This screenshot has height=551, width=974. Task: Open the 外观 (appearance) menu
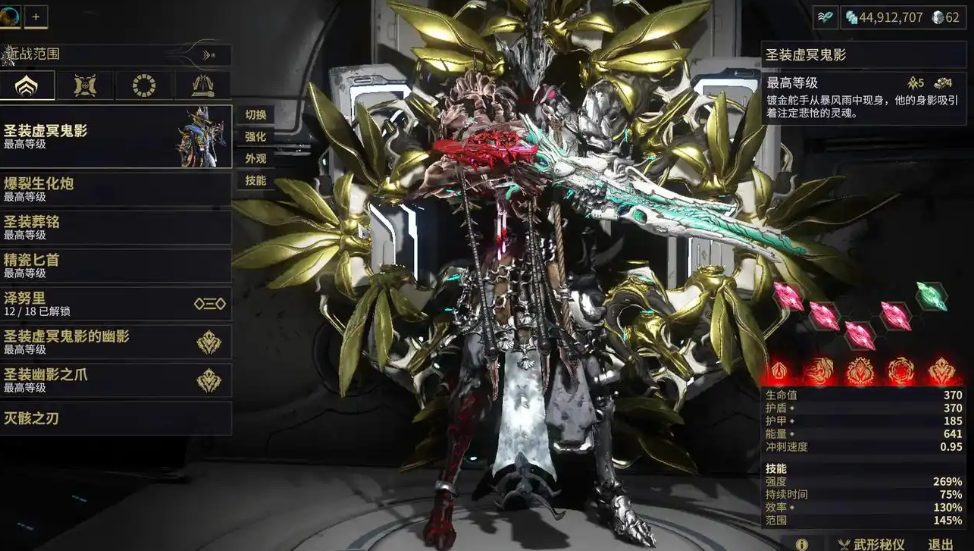255,159
